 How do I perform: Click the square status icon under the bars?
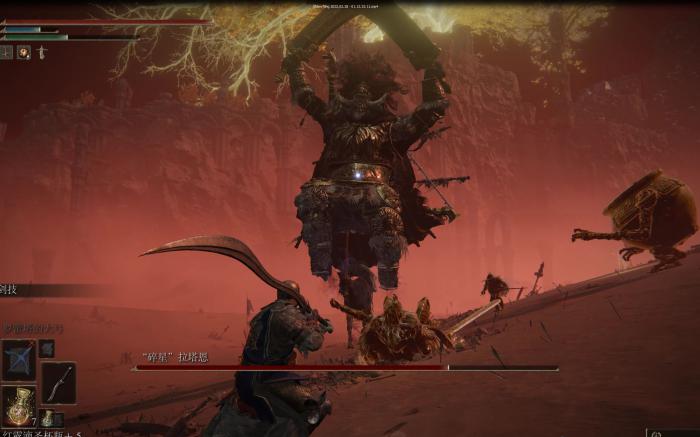pyautogui.click(x=6, y=52)
